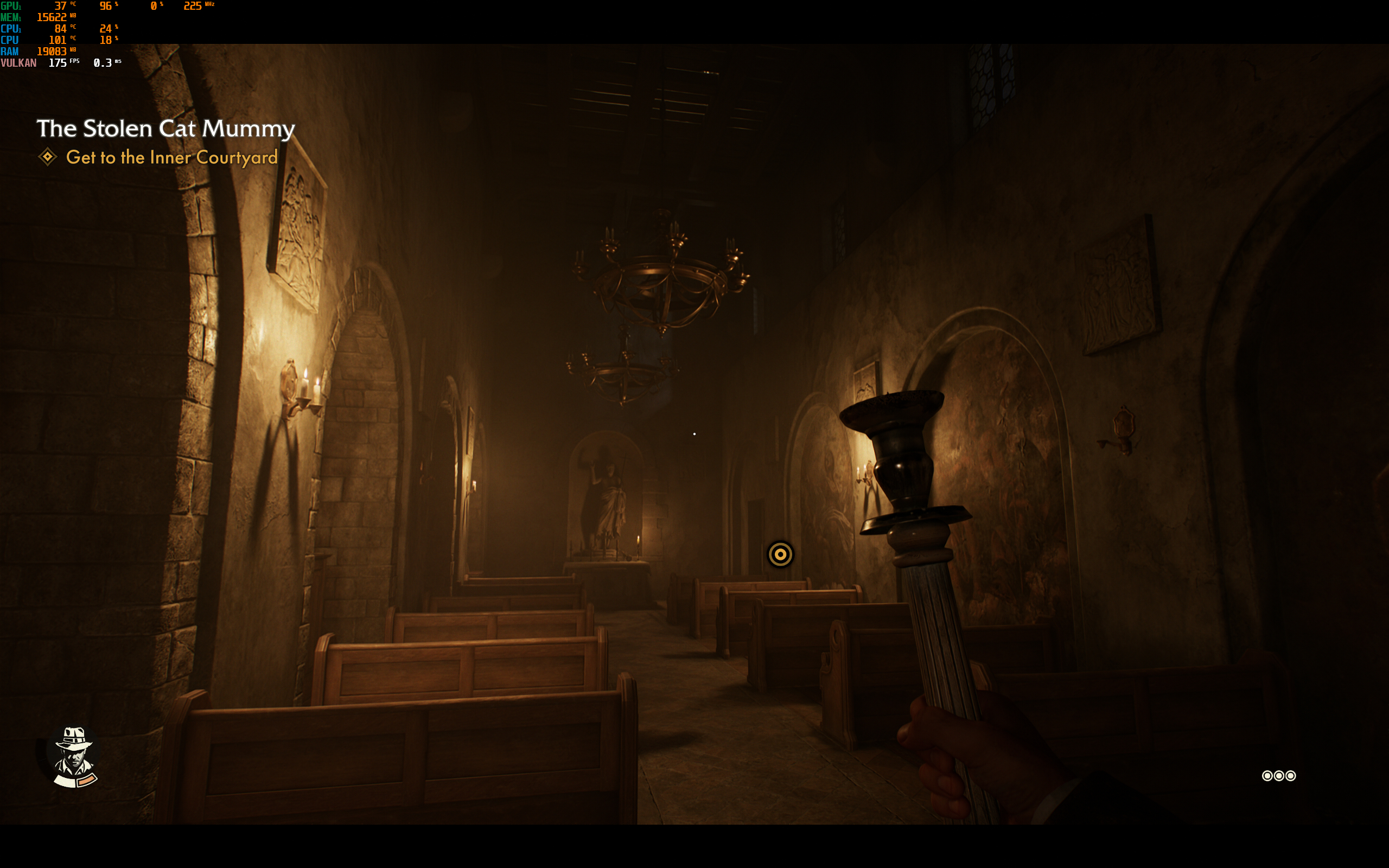Select the circular objective waypoint marker
The image size is (1389, 868).
(x=780, y=554)
